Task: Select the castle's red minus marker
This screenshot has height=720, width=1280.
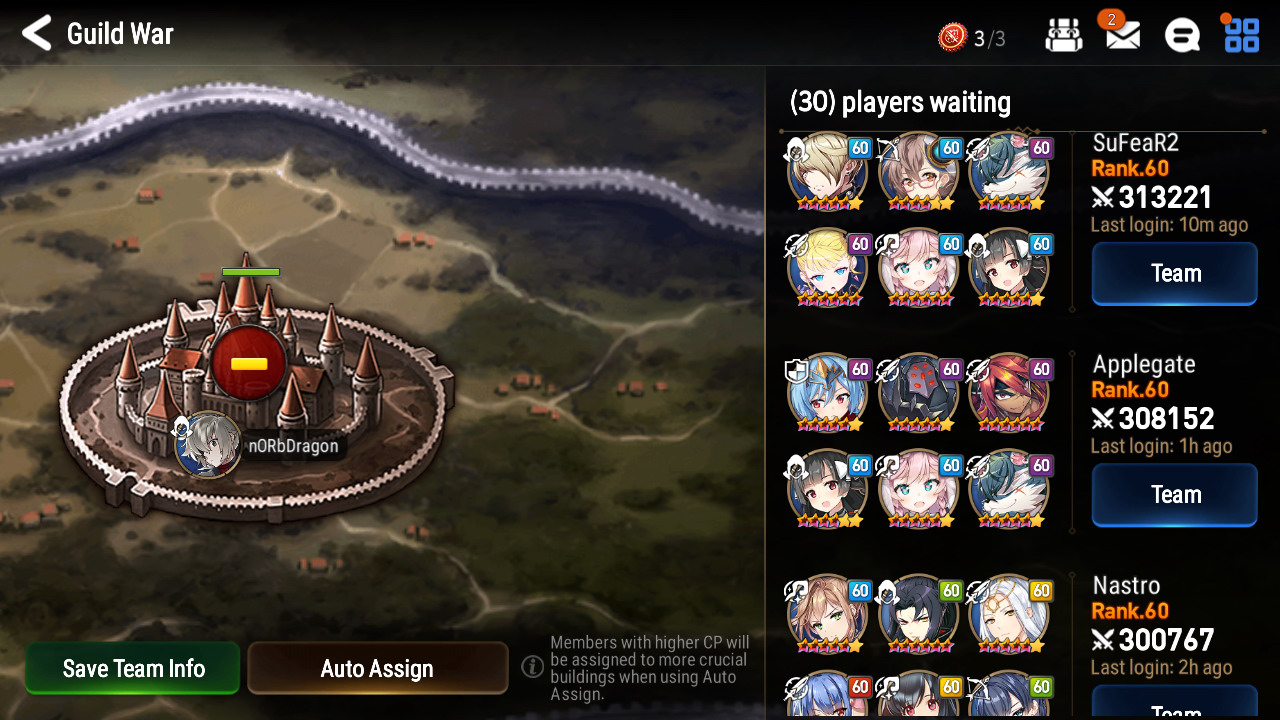Action: (x=249, y=363)
